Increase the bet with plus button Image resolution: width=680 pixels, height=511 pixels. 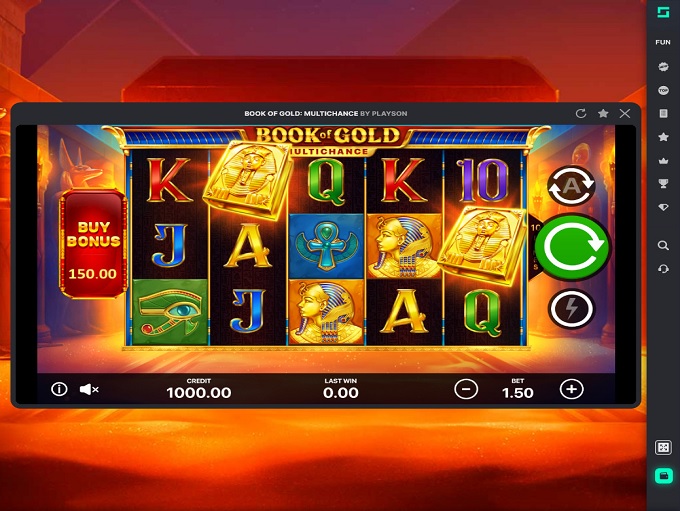coord(571,390)
